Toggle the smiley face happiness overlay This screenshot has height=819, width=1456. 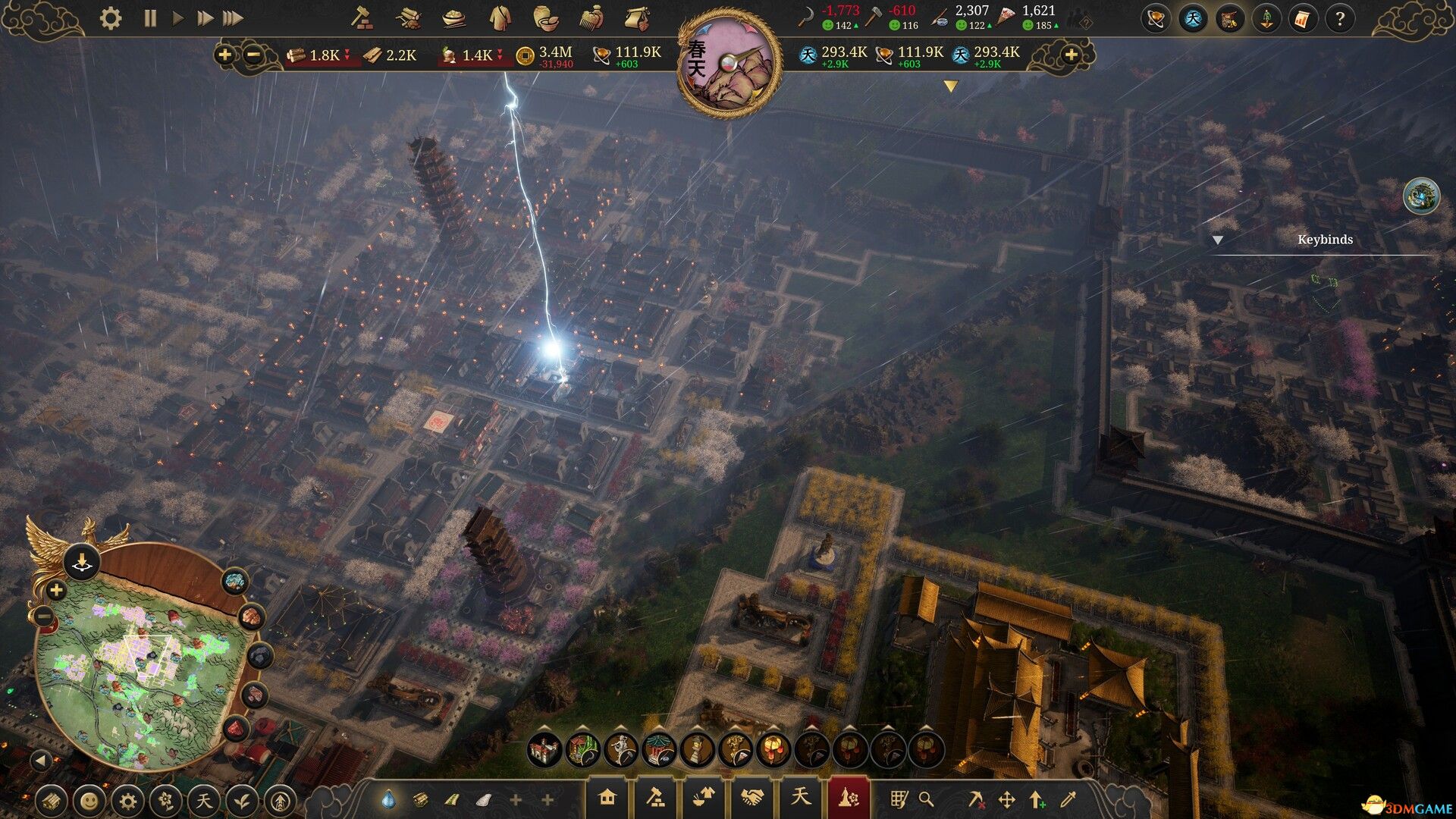tap(89, 801)
